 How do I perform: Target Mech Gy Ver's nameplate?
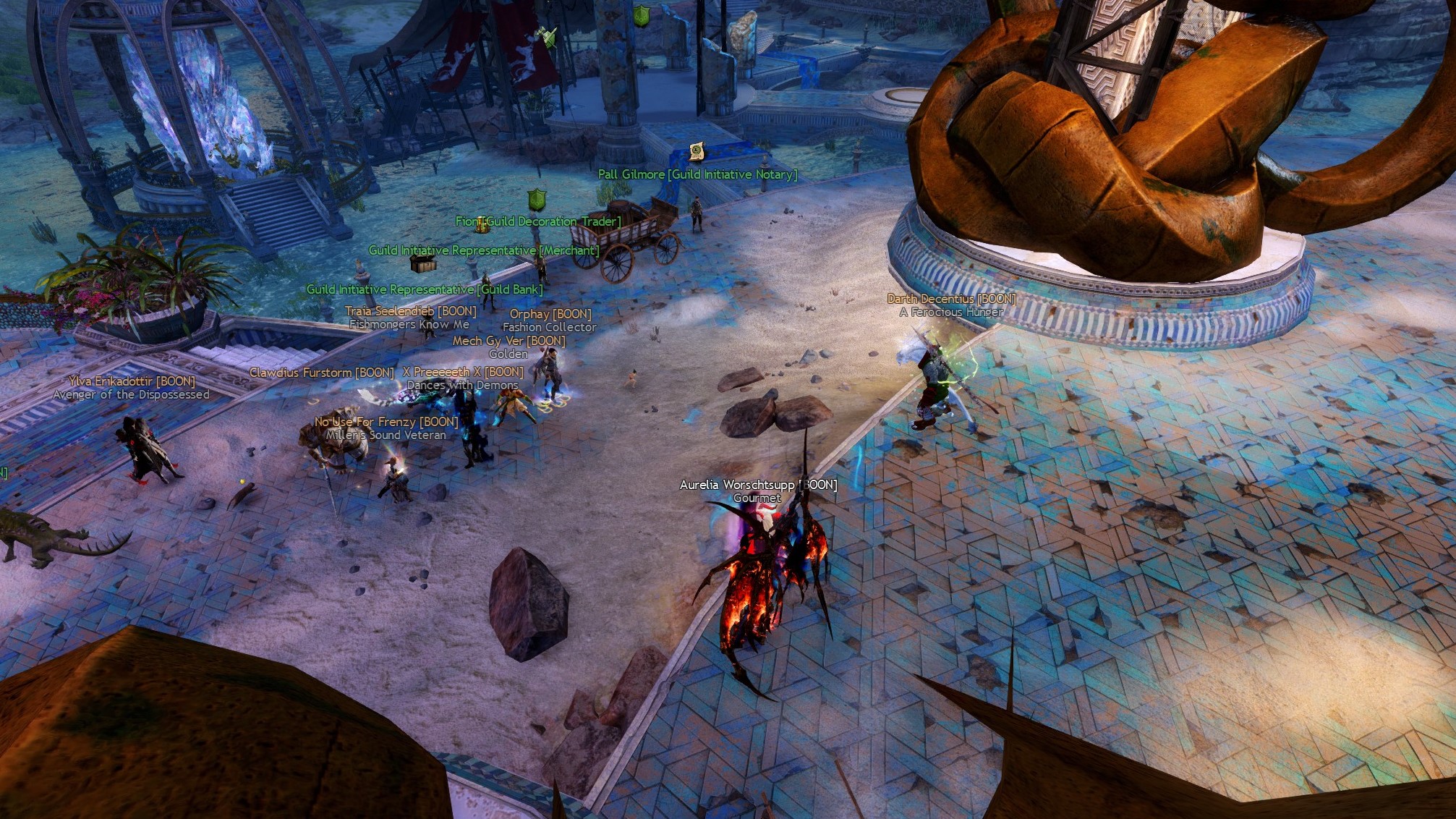(x=508, y=341)
